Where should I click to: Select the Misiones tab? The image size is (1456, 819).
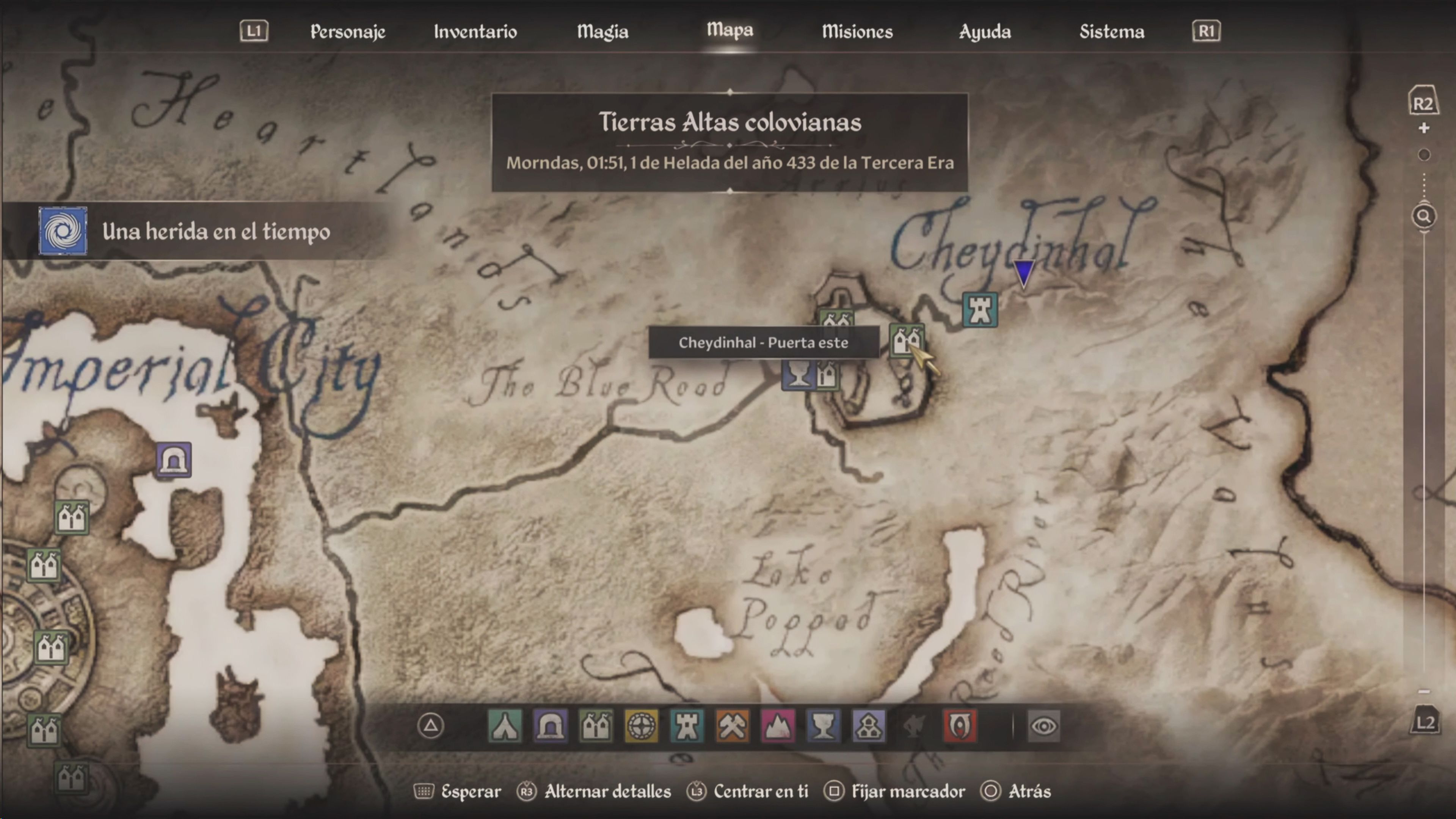click(857, 31)
